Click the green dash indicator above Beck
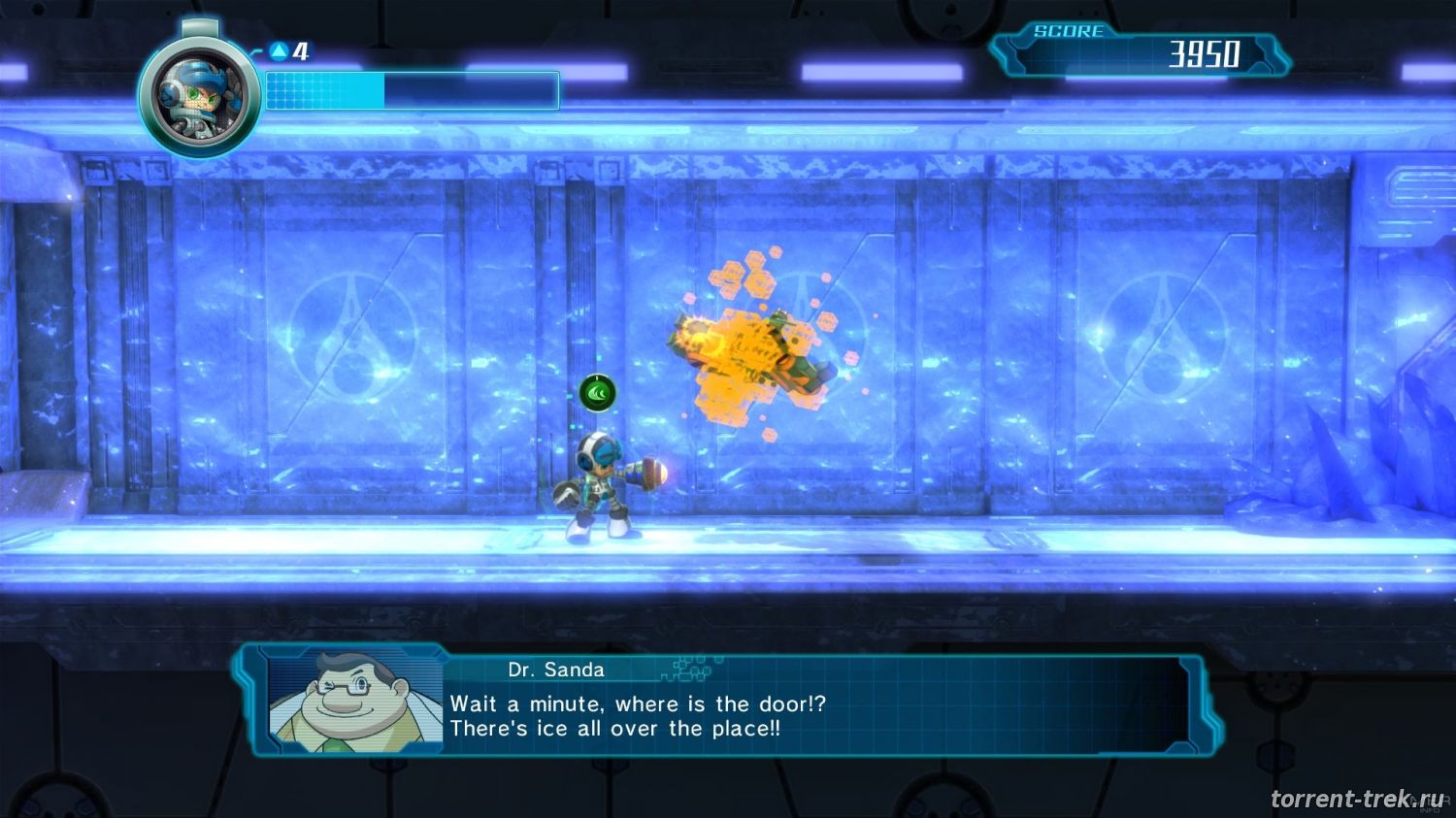1456x818 pixels. [598, 393]
